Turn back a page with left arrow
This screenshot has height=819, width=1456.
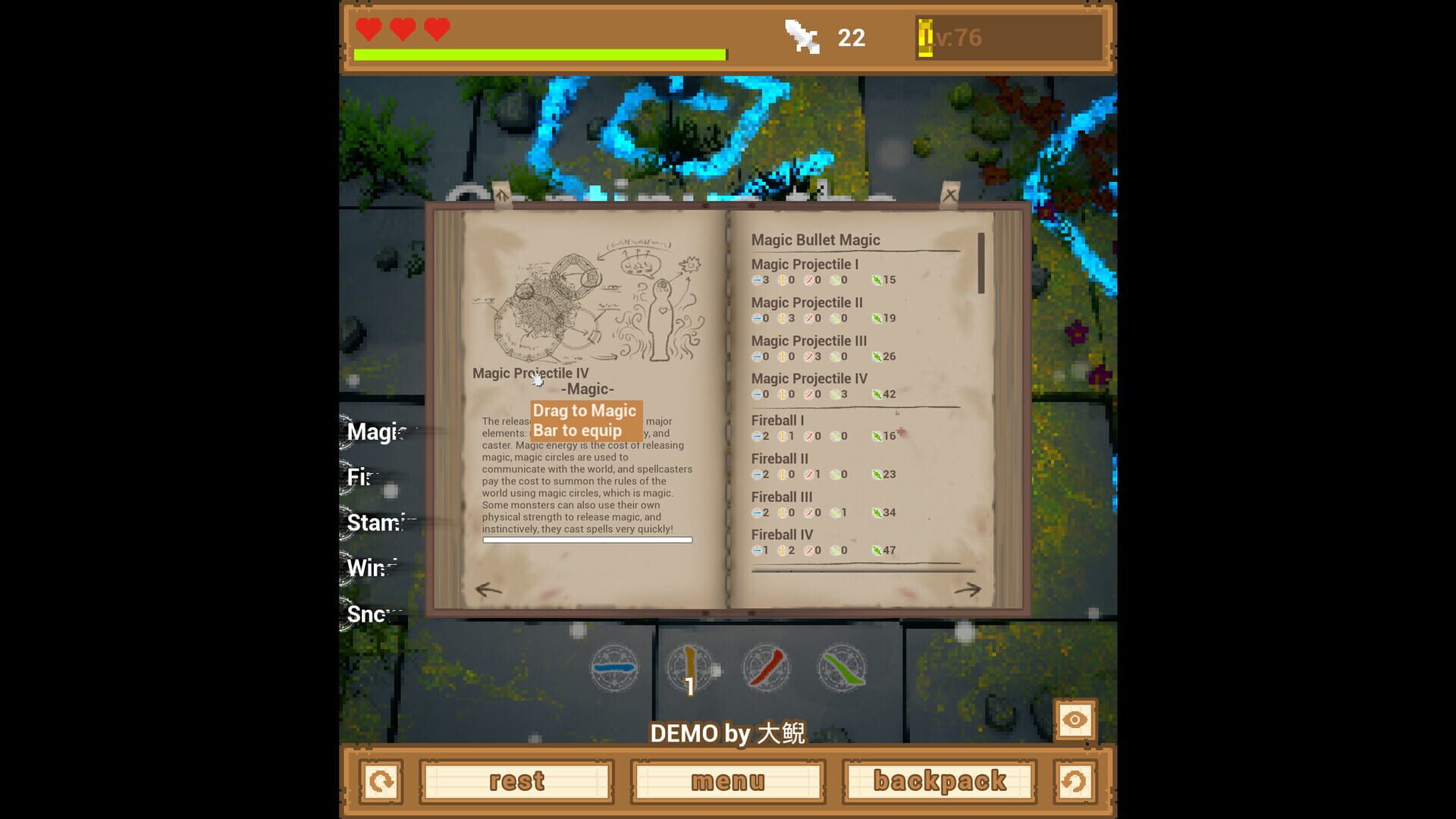486,588
